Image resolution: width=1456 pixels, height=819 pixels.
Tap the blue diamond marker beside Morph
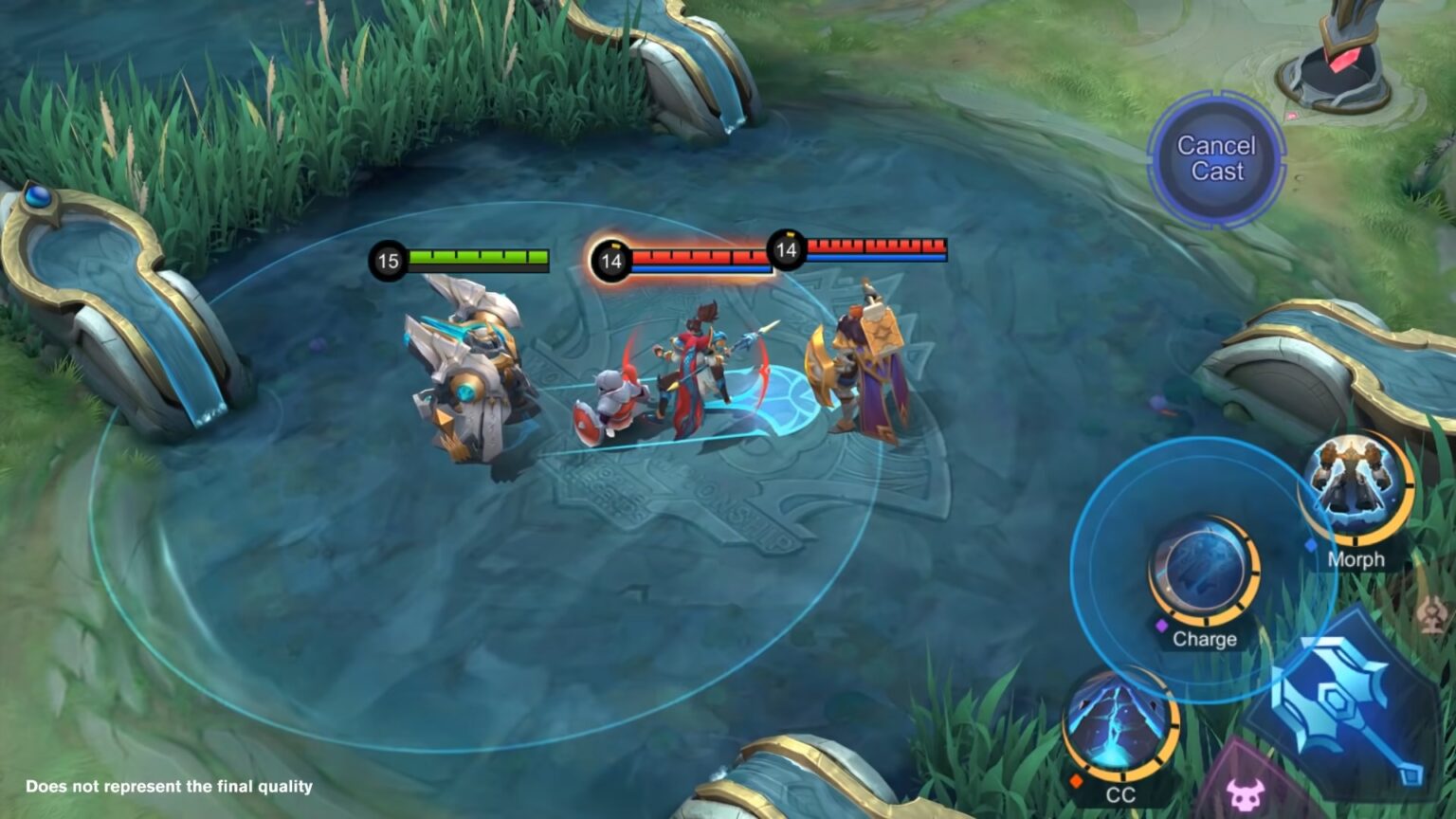[x=1310, y=543]
